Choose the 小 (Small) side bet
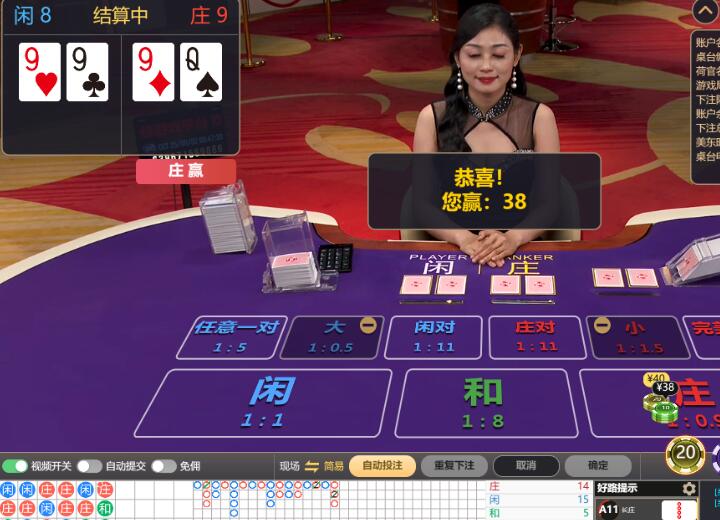Screen dimensions: 720x520 point(638,337)
